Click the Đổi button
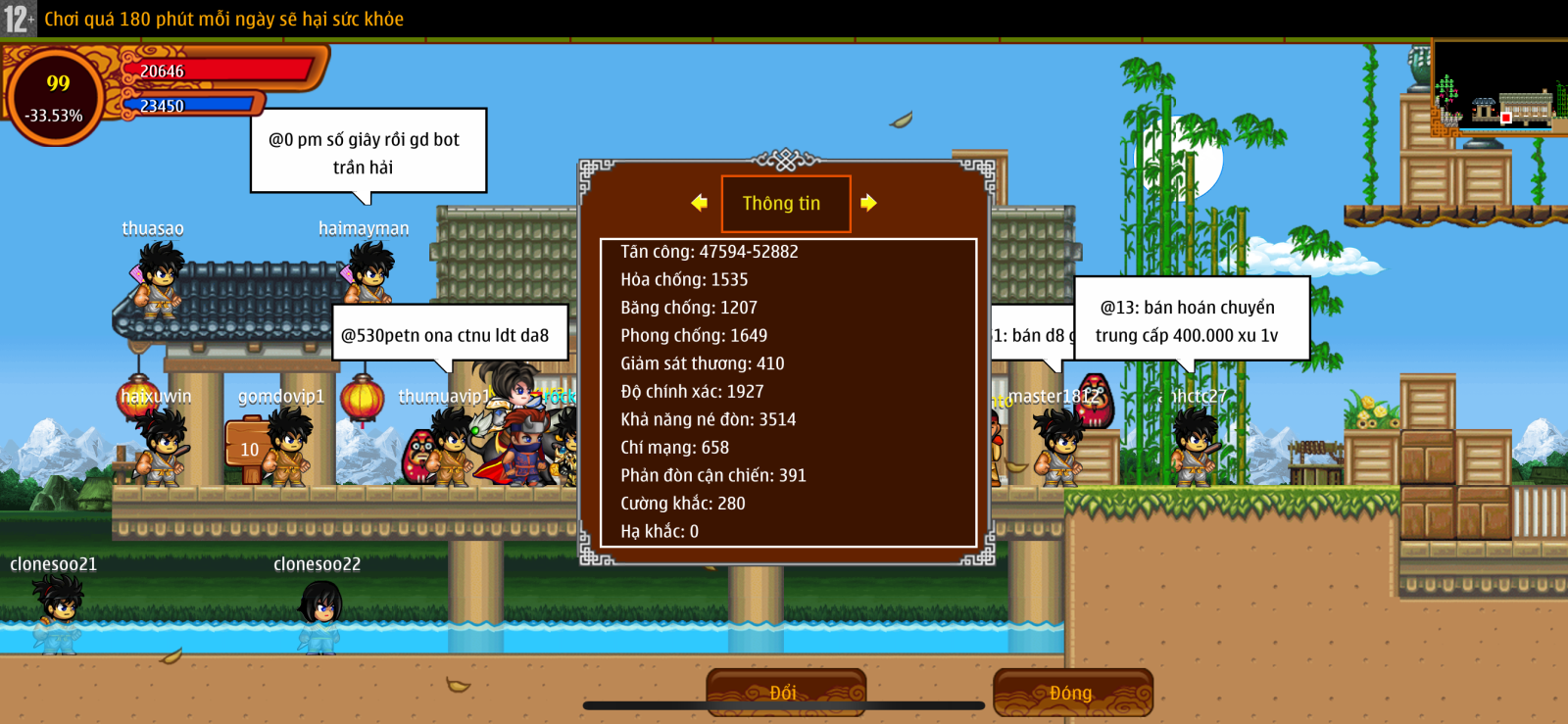This screenshot has height=724, width=1568. (785, 693)
